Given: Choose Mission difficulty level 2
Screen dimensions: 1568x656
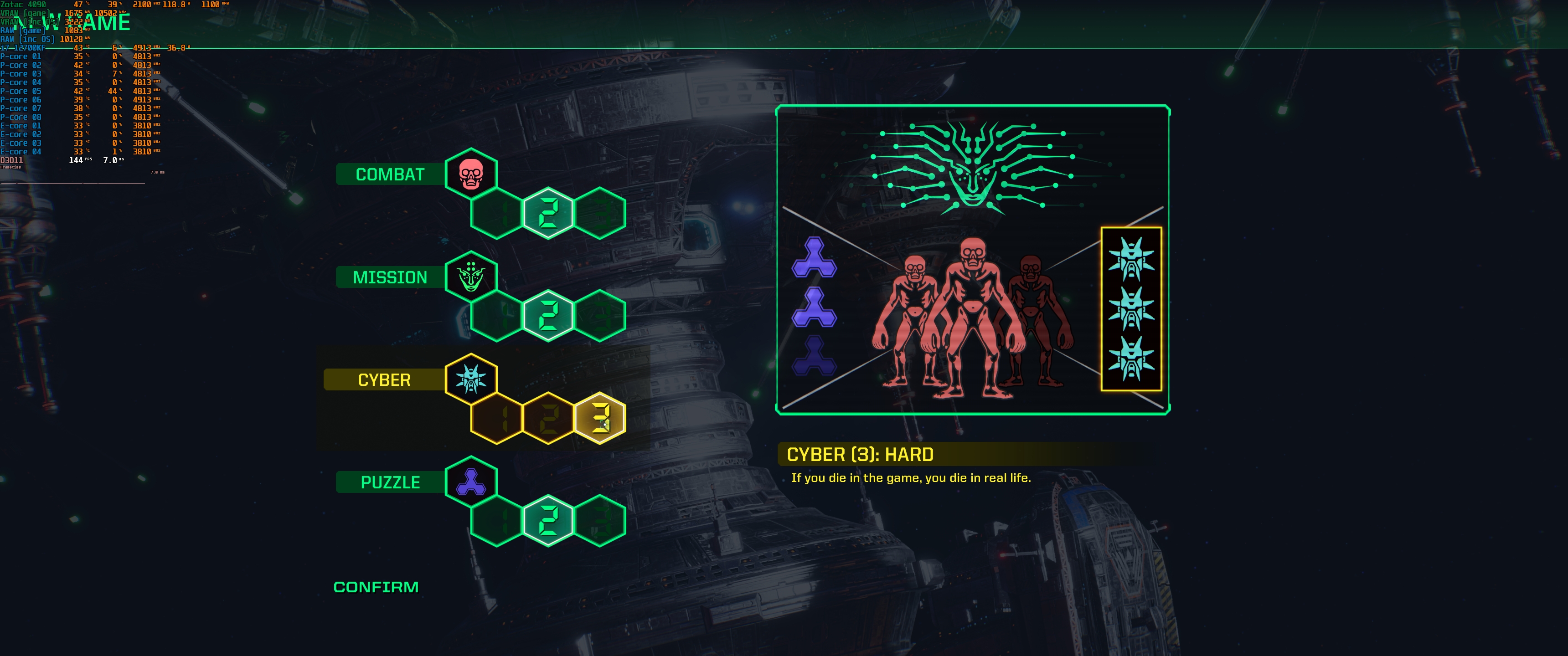Looking at the screenshot, I should coord(548,316).
